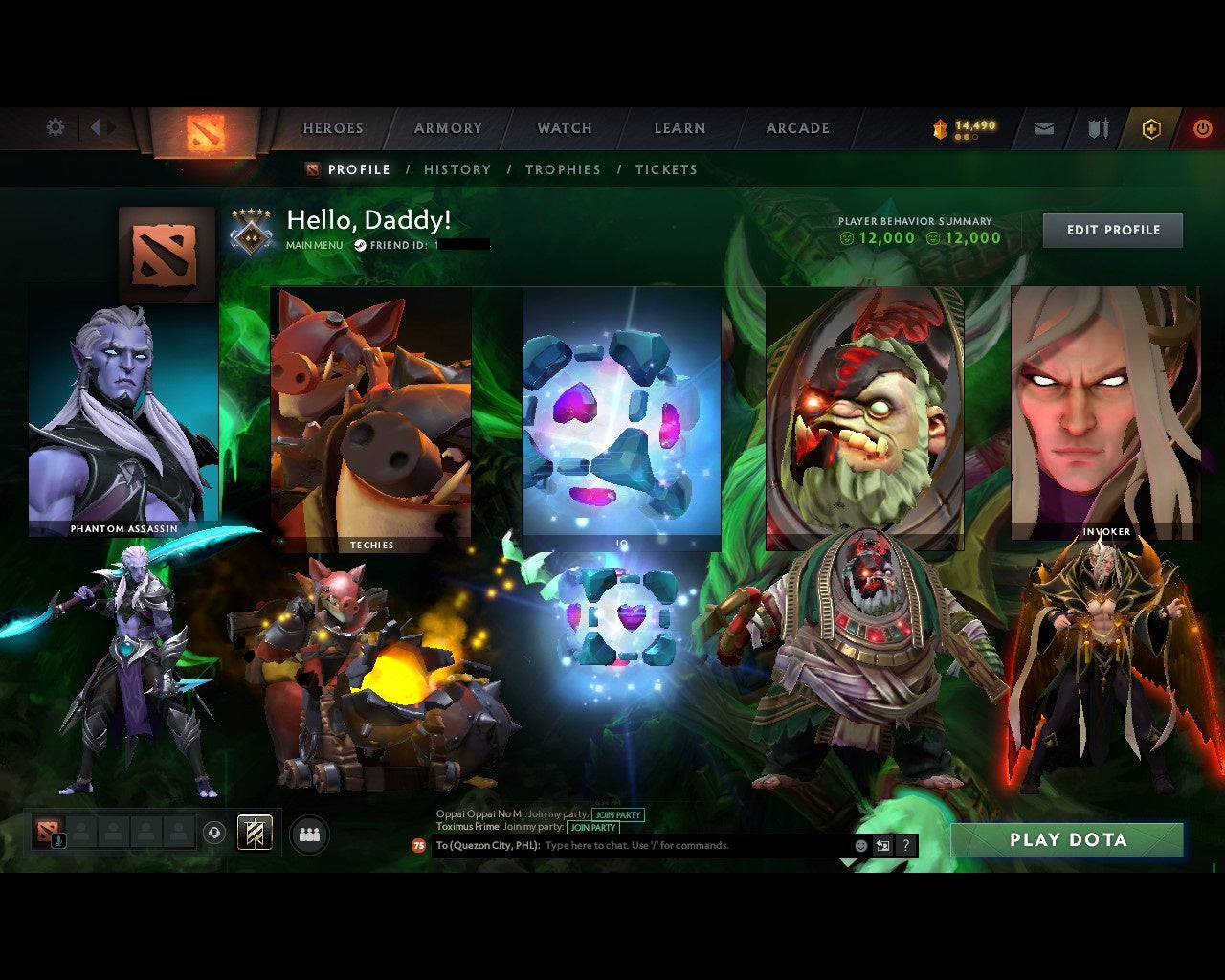Viewport: 1225px width, 980px height.
Task: Open help with the question mark icon
Action: (905, 845)
